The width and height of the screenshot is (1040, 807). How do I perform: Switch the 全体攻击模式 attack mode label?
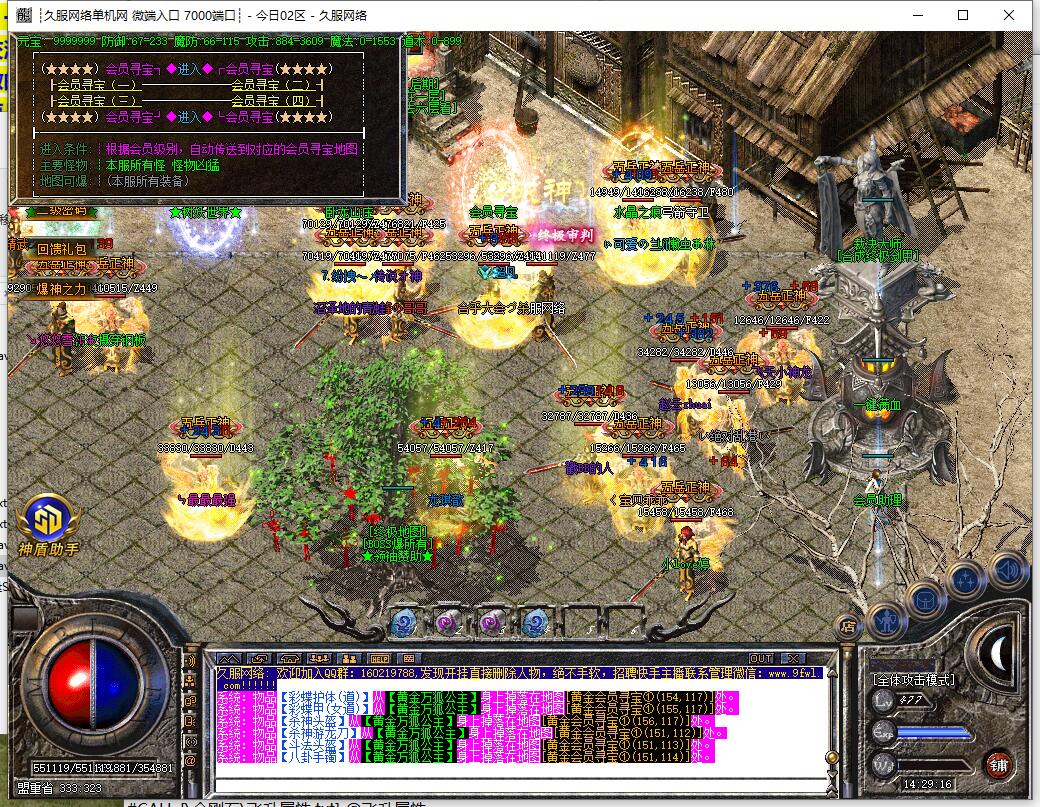914,680
